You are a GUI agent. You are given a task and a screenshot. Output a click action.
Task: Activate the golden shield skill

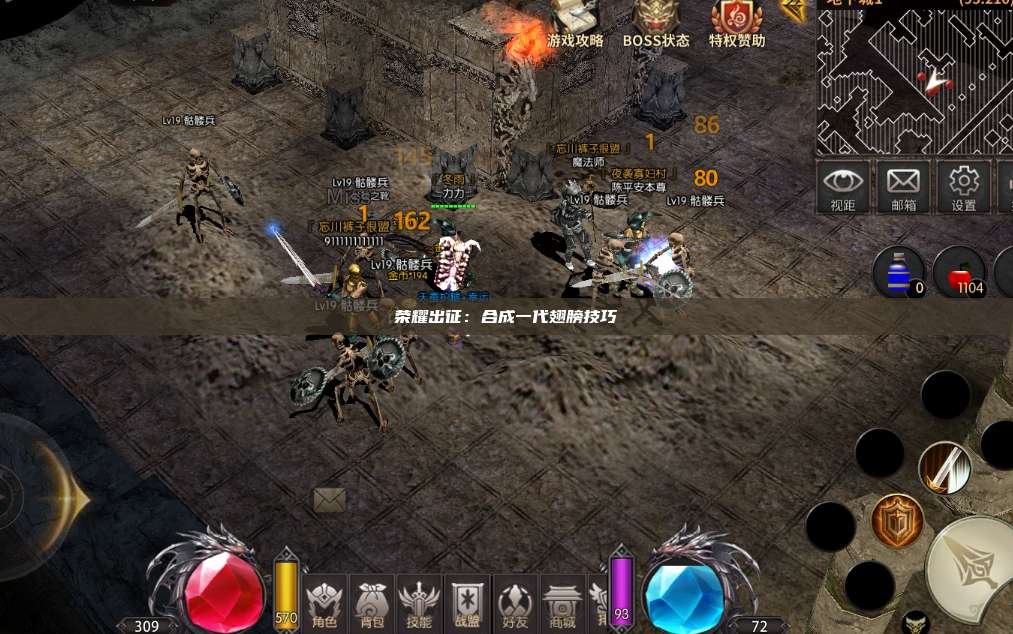point(896,520)
